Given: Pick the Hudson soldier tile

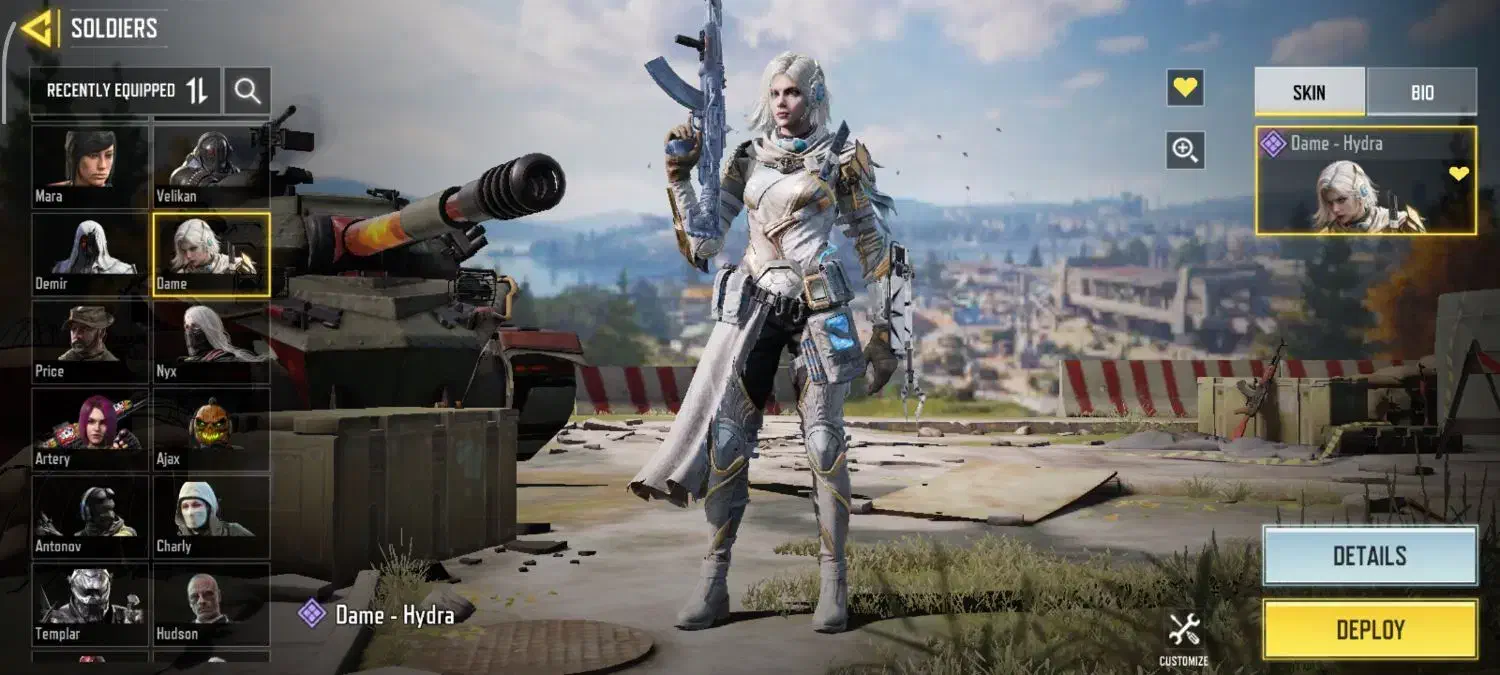Looking at the screenshot, I should tap(211, 604).
